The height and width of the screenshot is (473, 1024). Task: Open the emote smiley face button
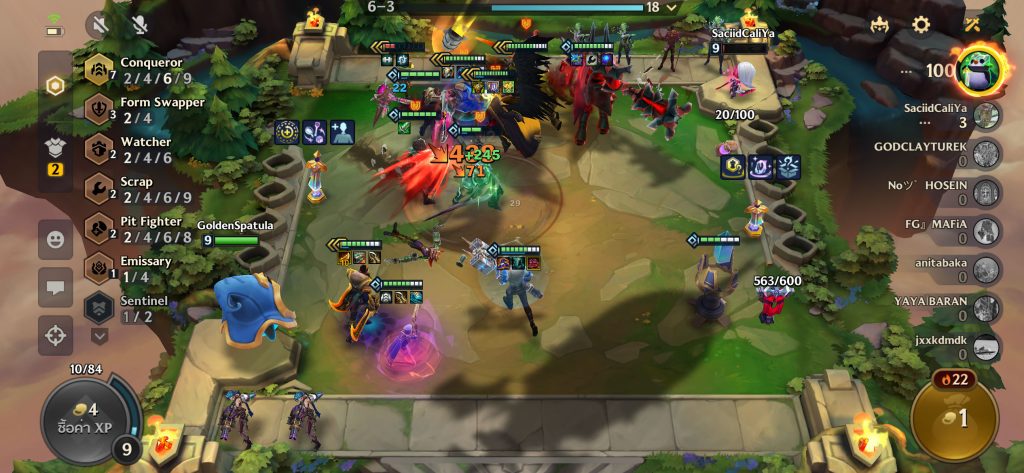(x=56, y=239)
